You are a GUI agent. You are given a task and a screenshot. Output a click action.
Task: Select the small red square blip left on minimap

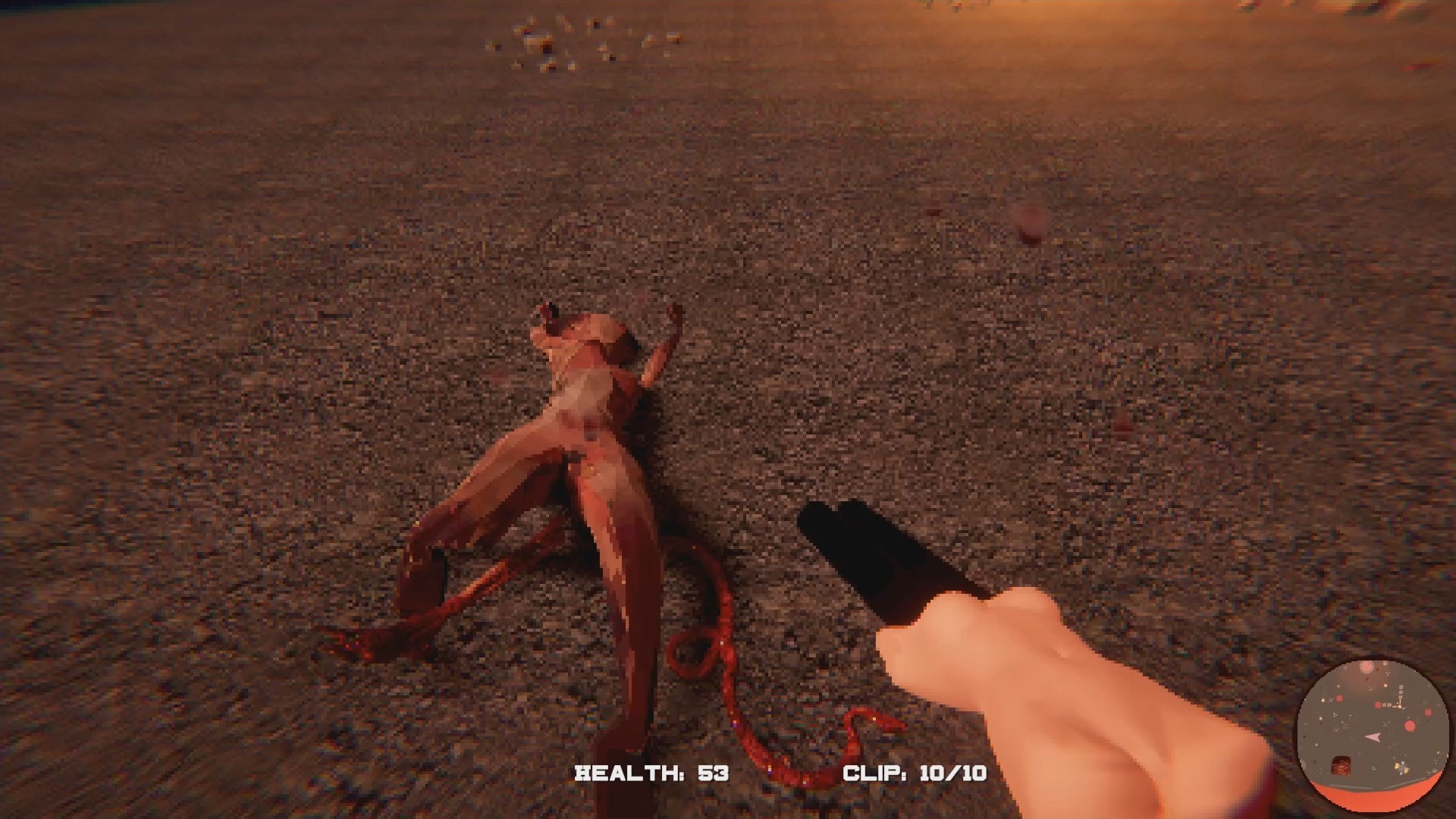[x=1339, y=699]
